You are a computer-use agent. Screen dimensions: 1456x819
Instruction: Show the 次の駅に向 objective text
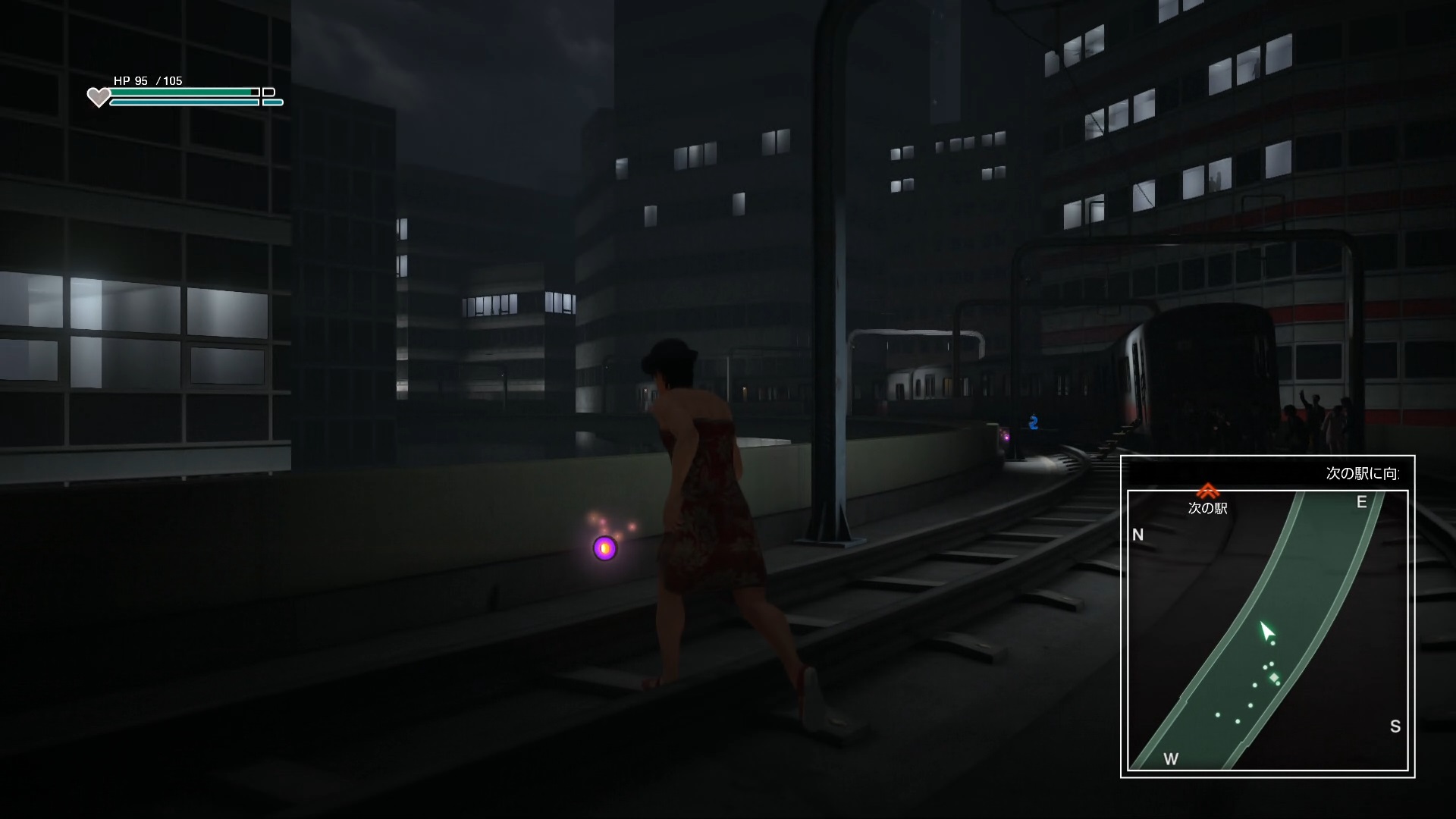pyautogui.click(x=1363, y=473)
